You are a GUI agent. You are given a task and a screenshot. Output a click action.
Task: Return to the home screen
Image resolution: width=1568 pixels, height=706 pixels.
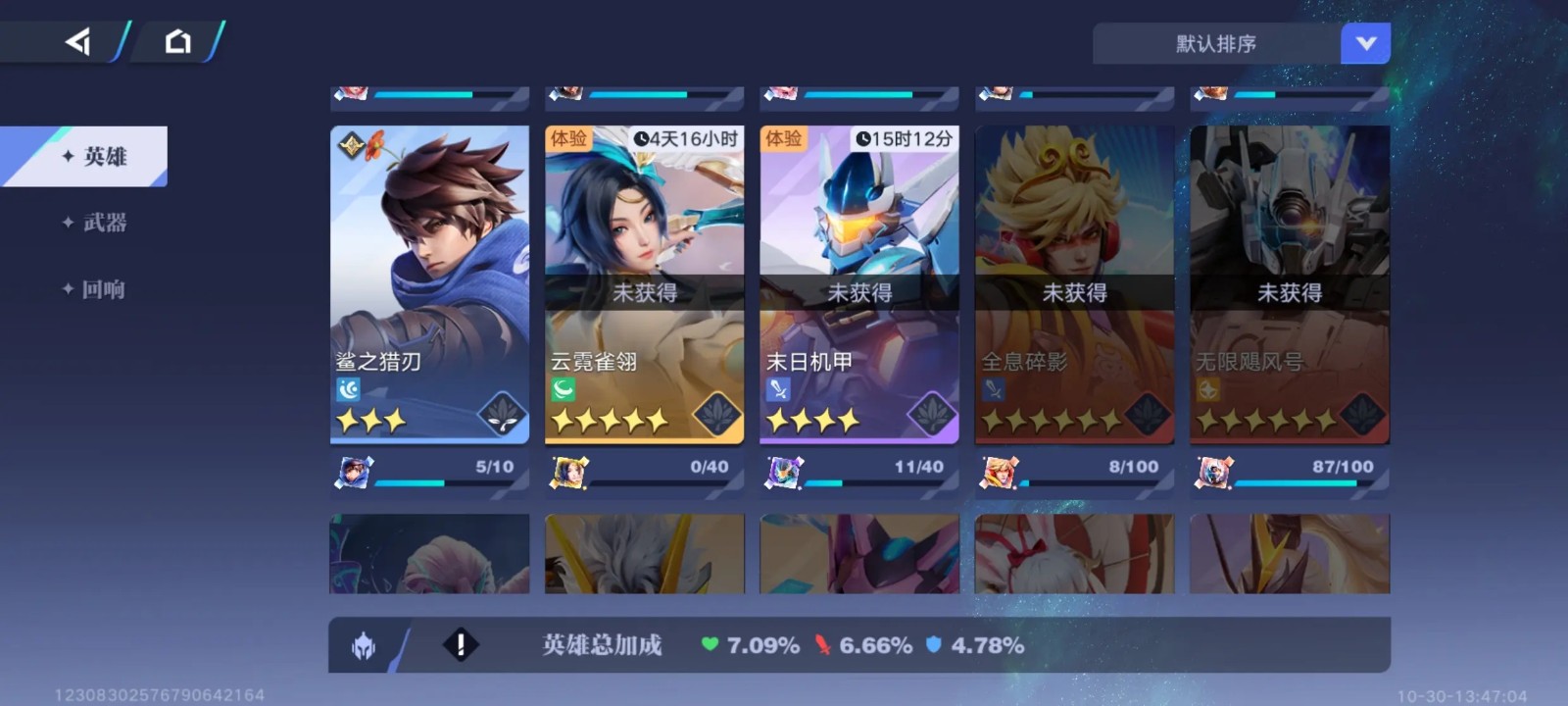[x=177, y=41]
